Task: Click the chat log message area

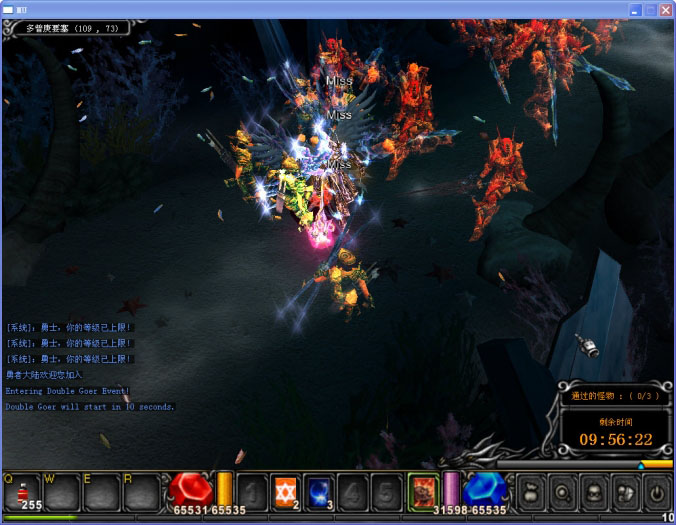Action: pos(90,366)
